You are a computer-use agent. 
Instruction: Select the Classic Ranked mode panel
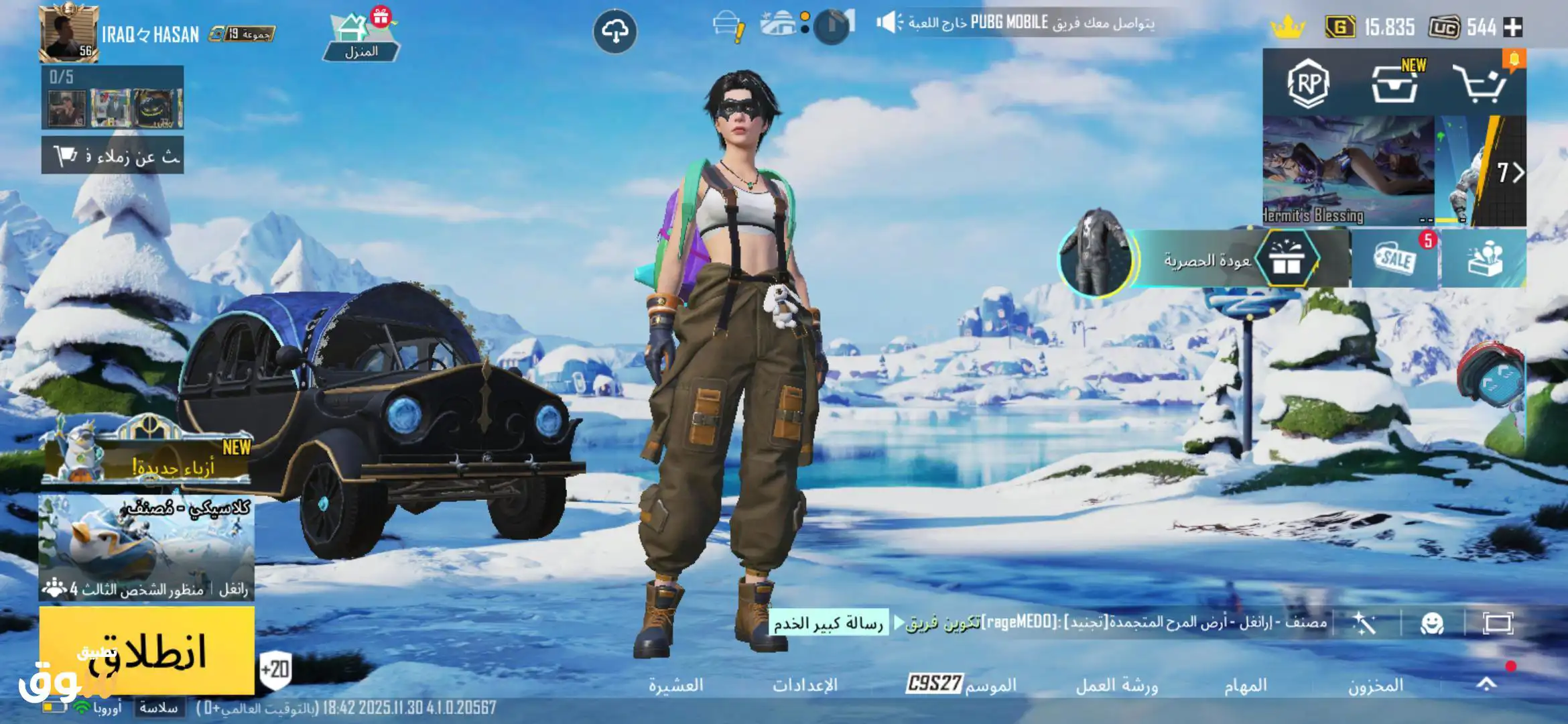click(146, 546)
